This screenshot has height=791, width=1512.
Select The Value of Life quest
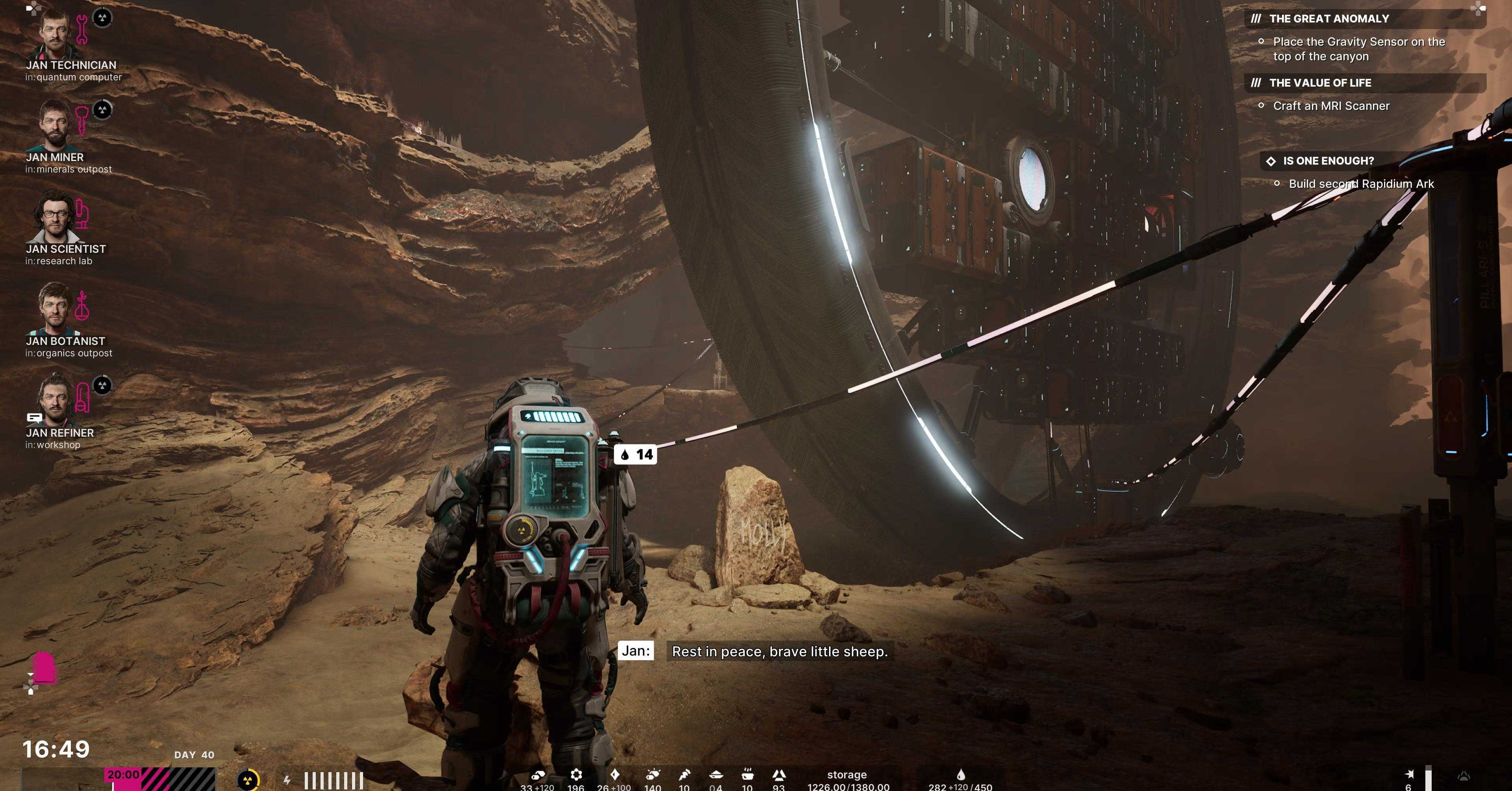click(x=1320, y=83)
